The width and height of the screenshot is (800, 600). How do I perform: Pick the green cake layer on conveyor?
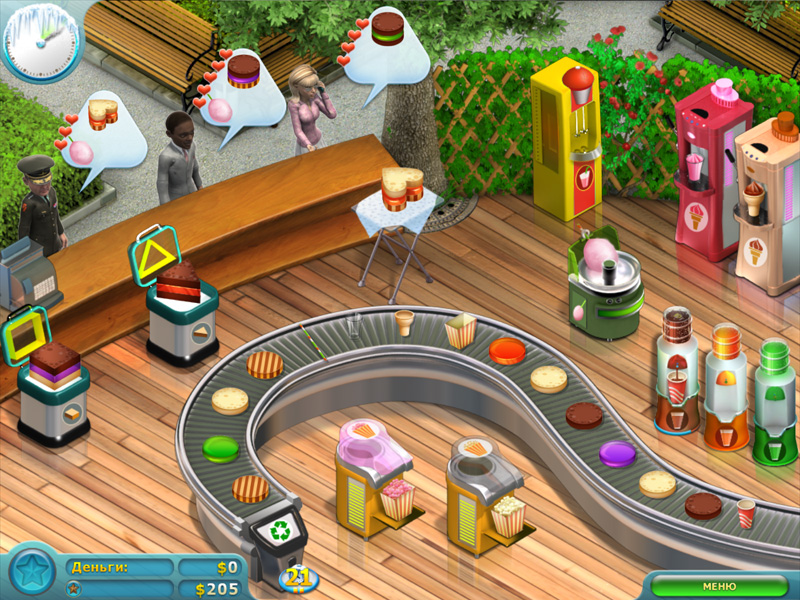click(x=220, y=447)
